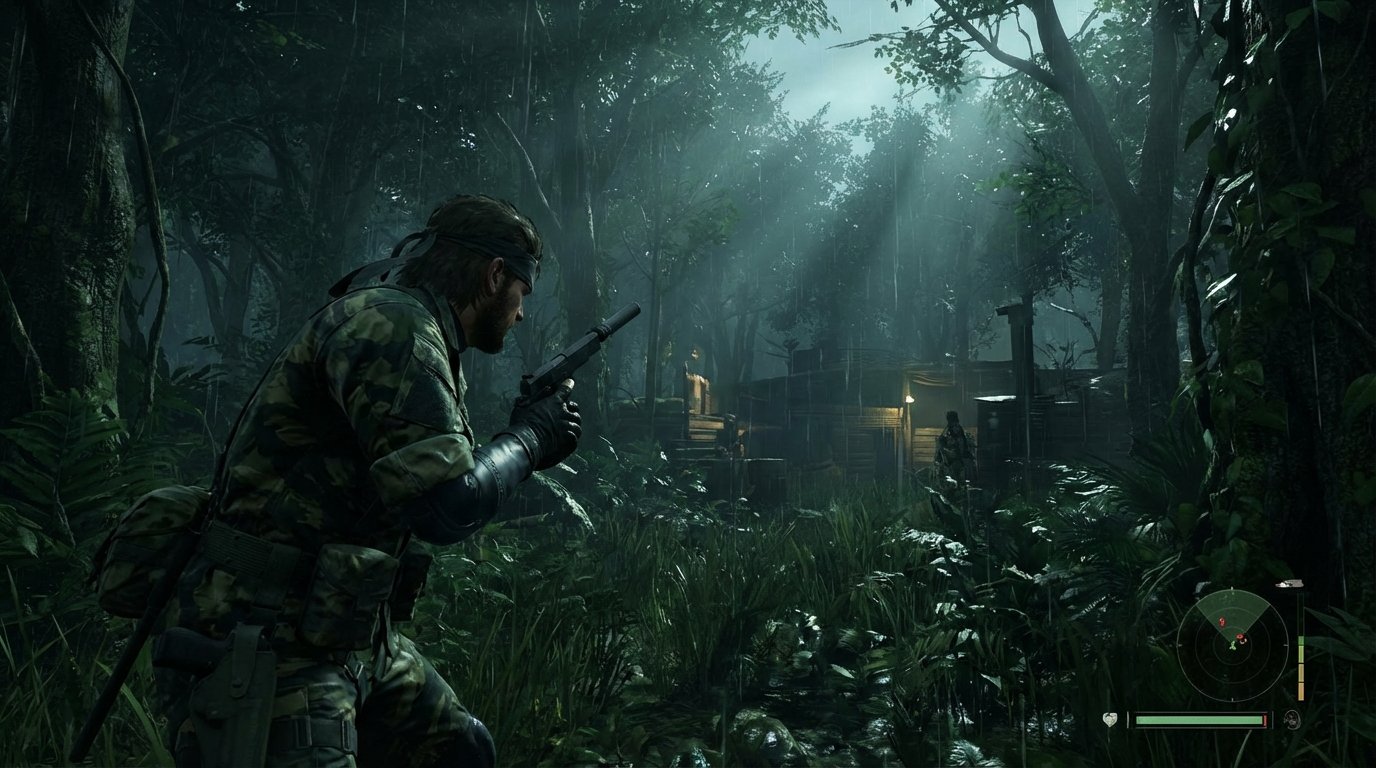Image resolution: width=1376 pixels, height=768 pixels.
Task: Click the red damage segment of the health bar
Action: click(1264, 719)
